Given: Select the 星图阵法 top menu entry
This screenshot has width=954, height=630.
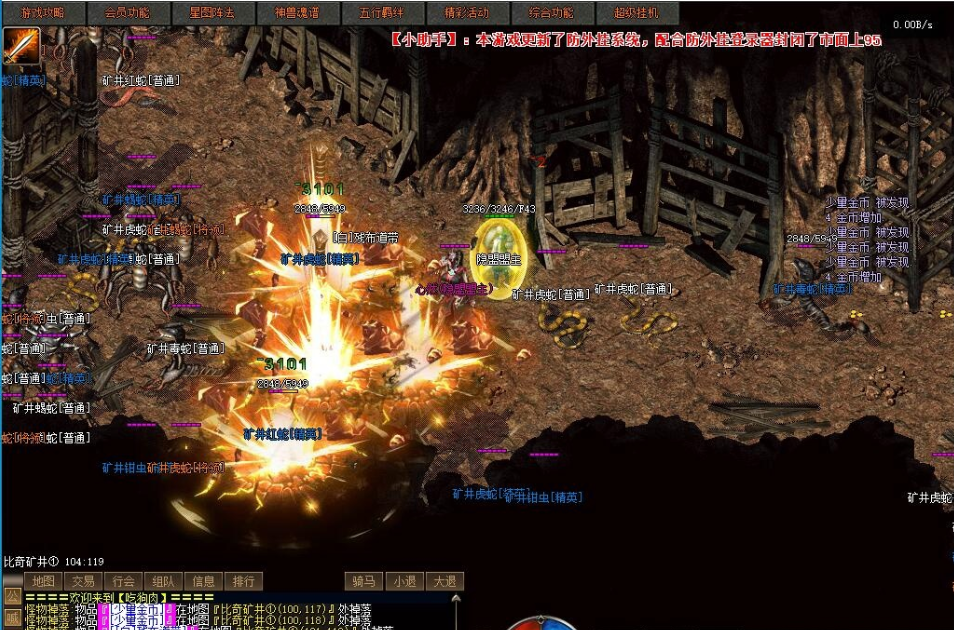Looking at the screenshot, I should point(212,13).
